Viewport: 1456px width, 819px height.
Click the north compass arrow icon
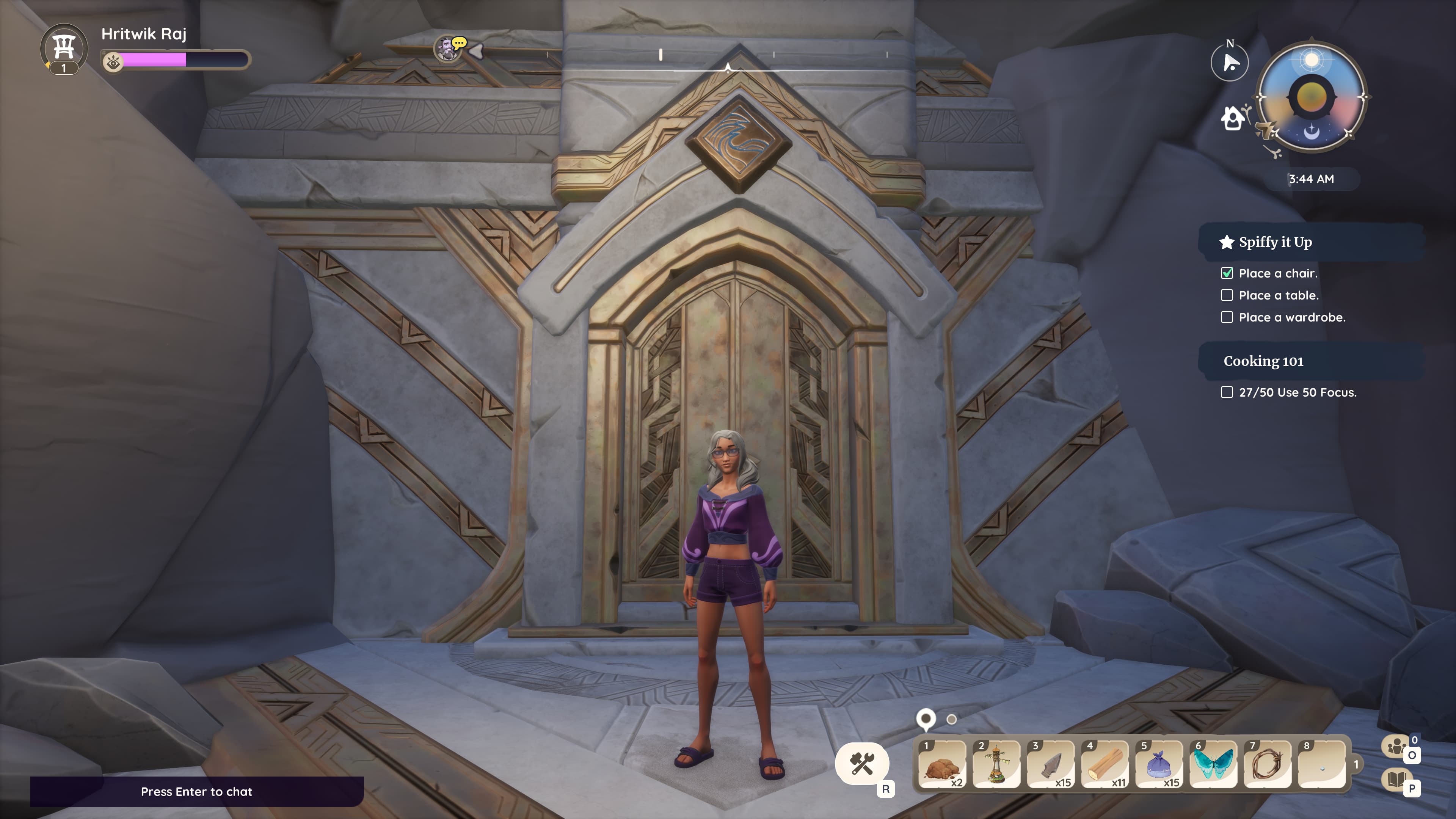pyautogui.click(x=1230, y=62)
